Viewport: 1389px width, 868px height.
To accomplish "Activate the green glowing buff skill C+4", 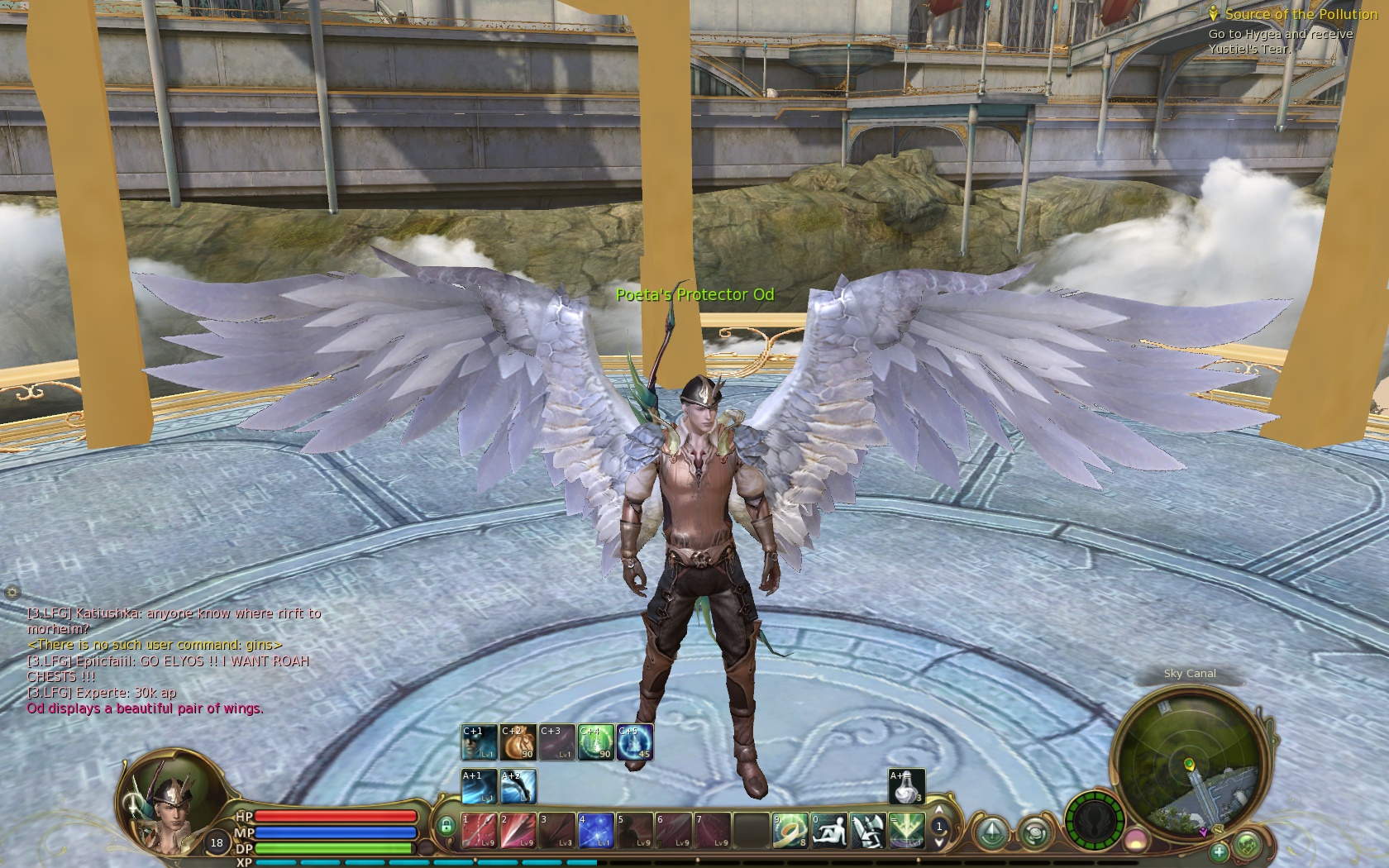I will point(595,742).
